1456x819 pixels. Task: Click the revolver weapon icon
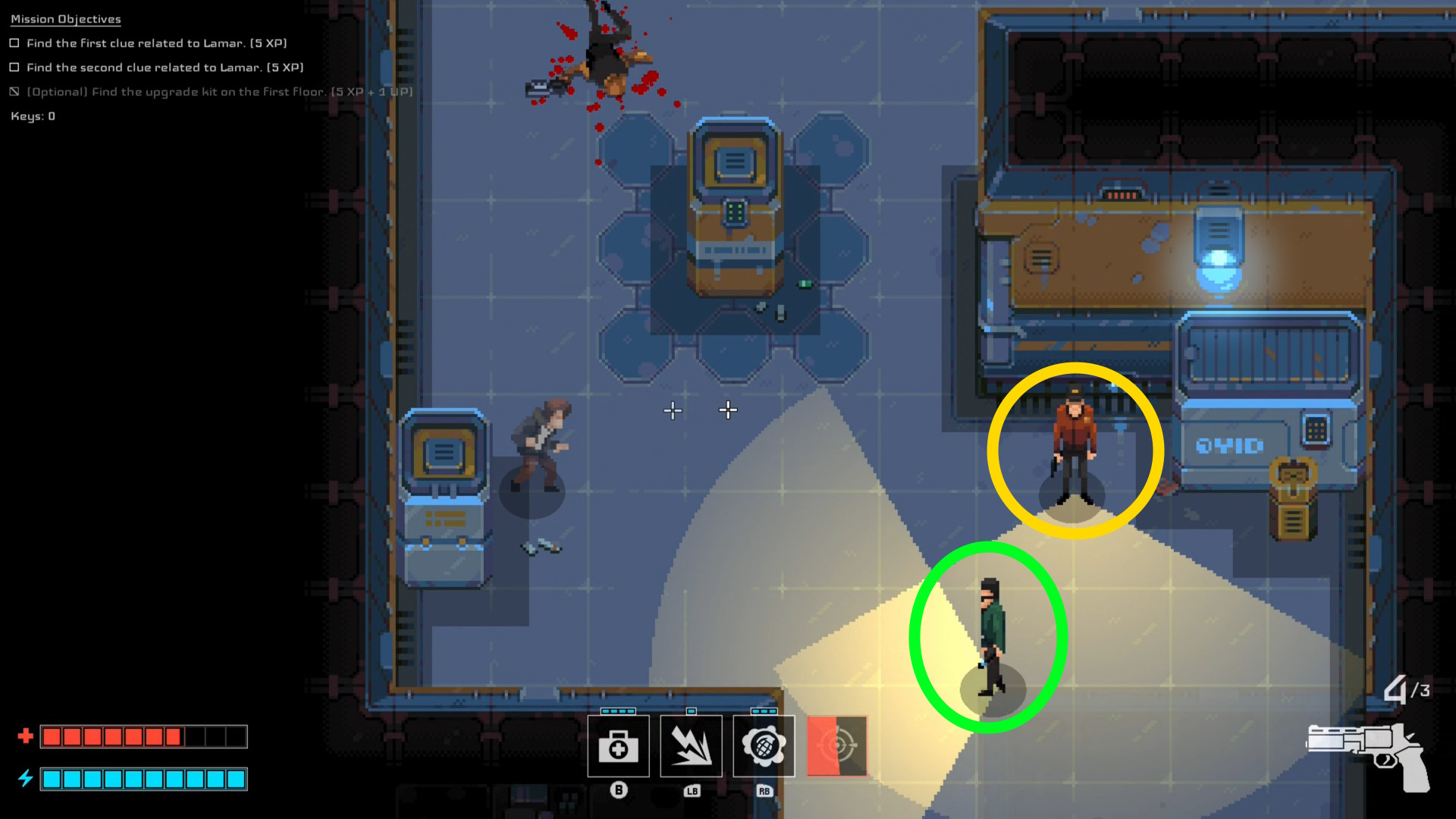pos(1369,756)
